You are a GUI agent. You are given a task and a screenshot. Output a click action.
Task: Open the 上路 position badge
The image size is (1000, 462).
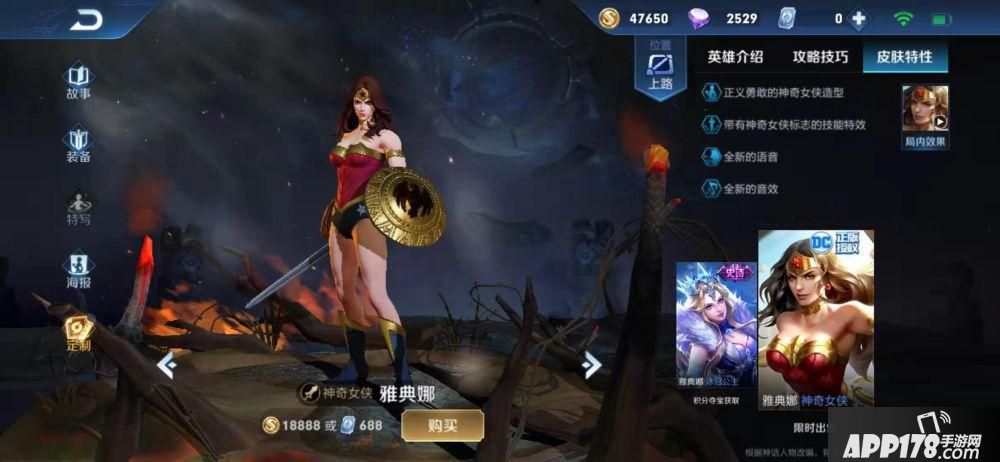point(660,68)
